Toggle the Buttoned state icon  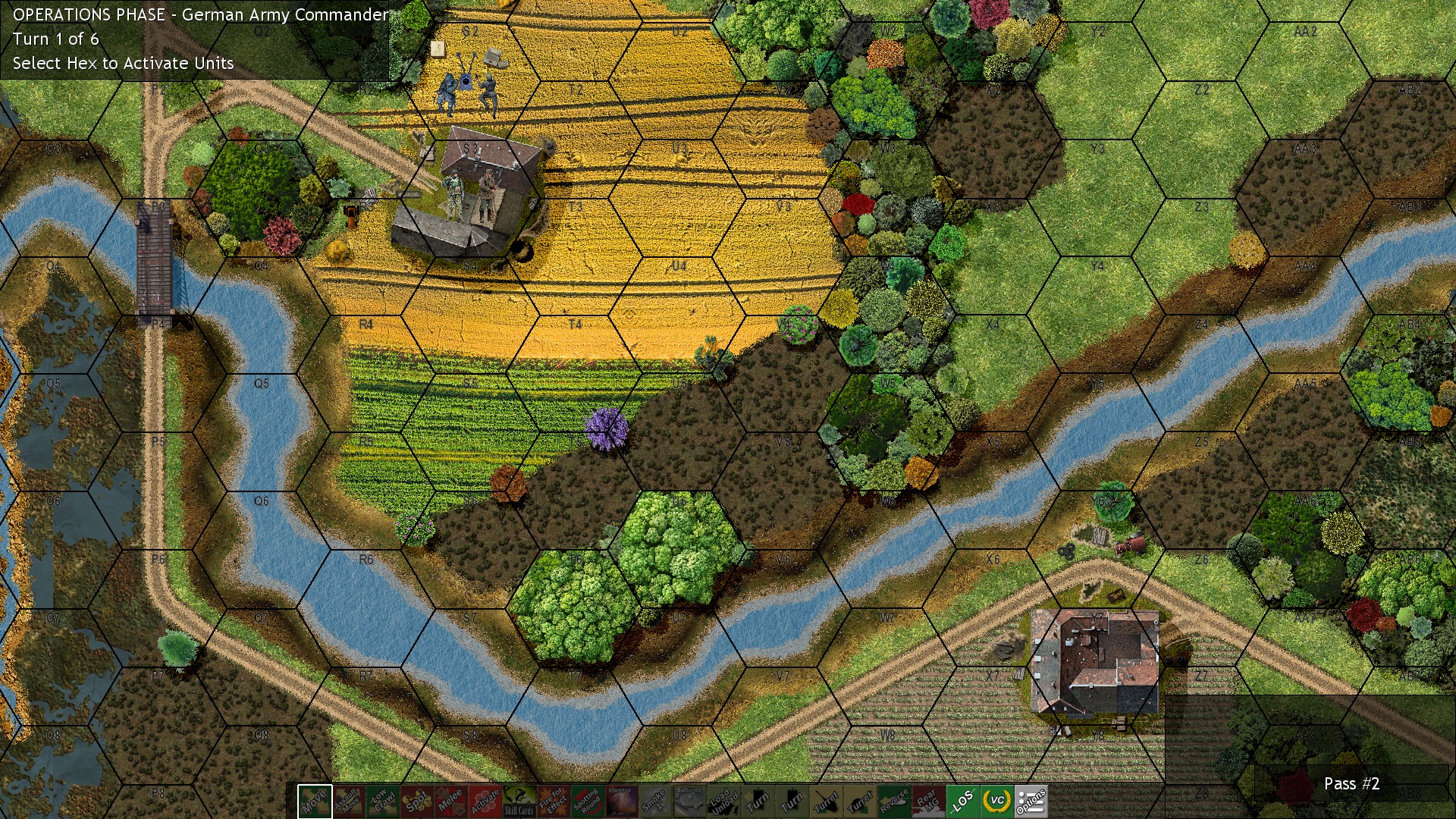tap(692, 802)
